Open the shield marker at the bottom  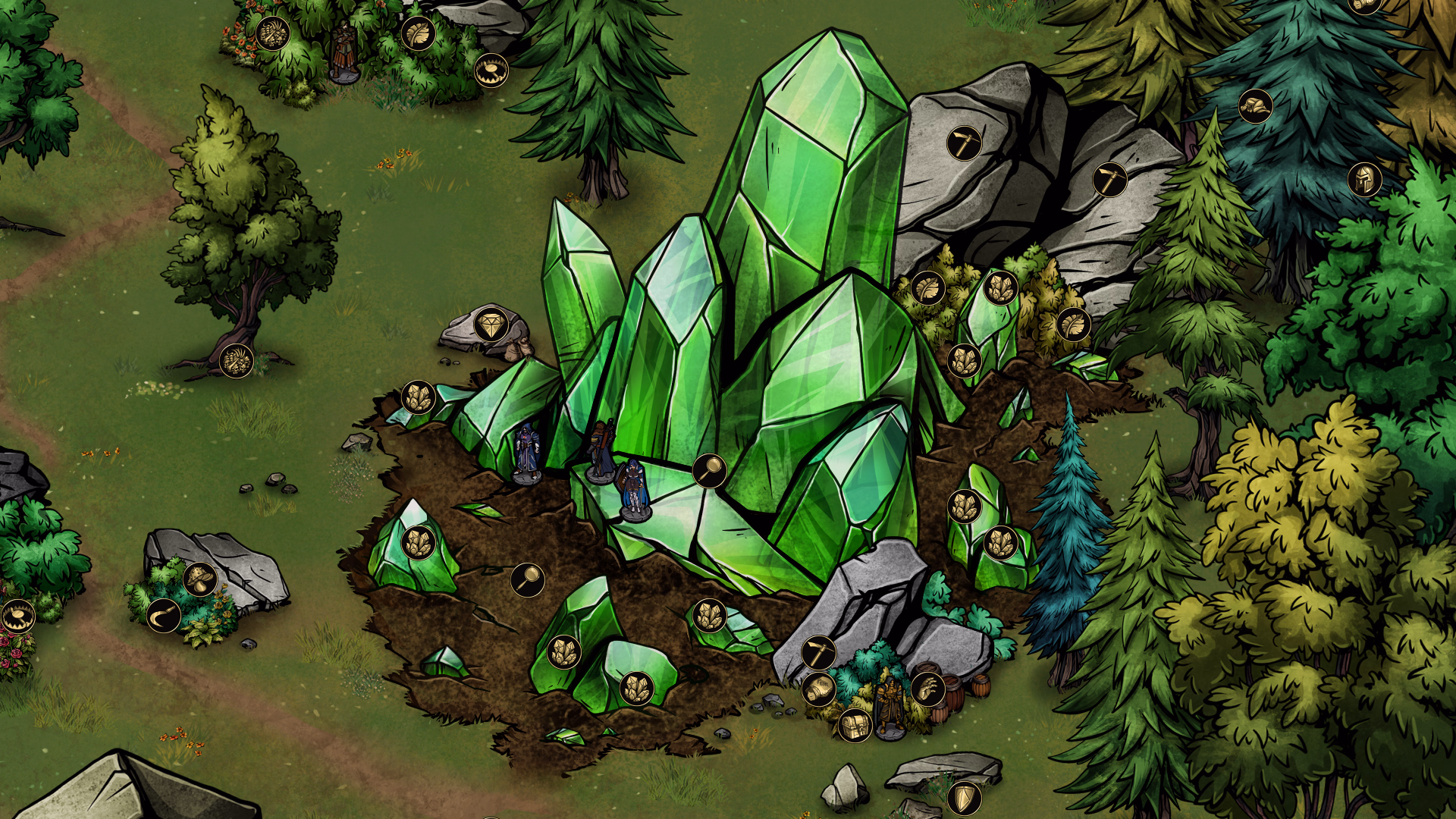965,799
